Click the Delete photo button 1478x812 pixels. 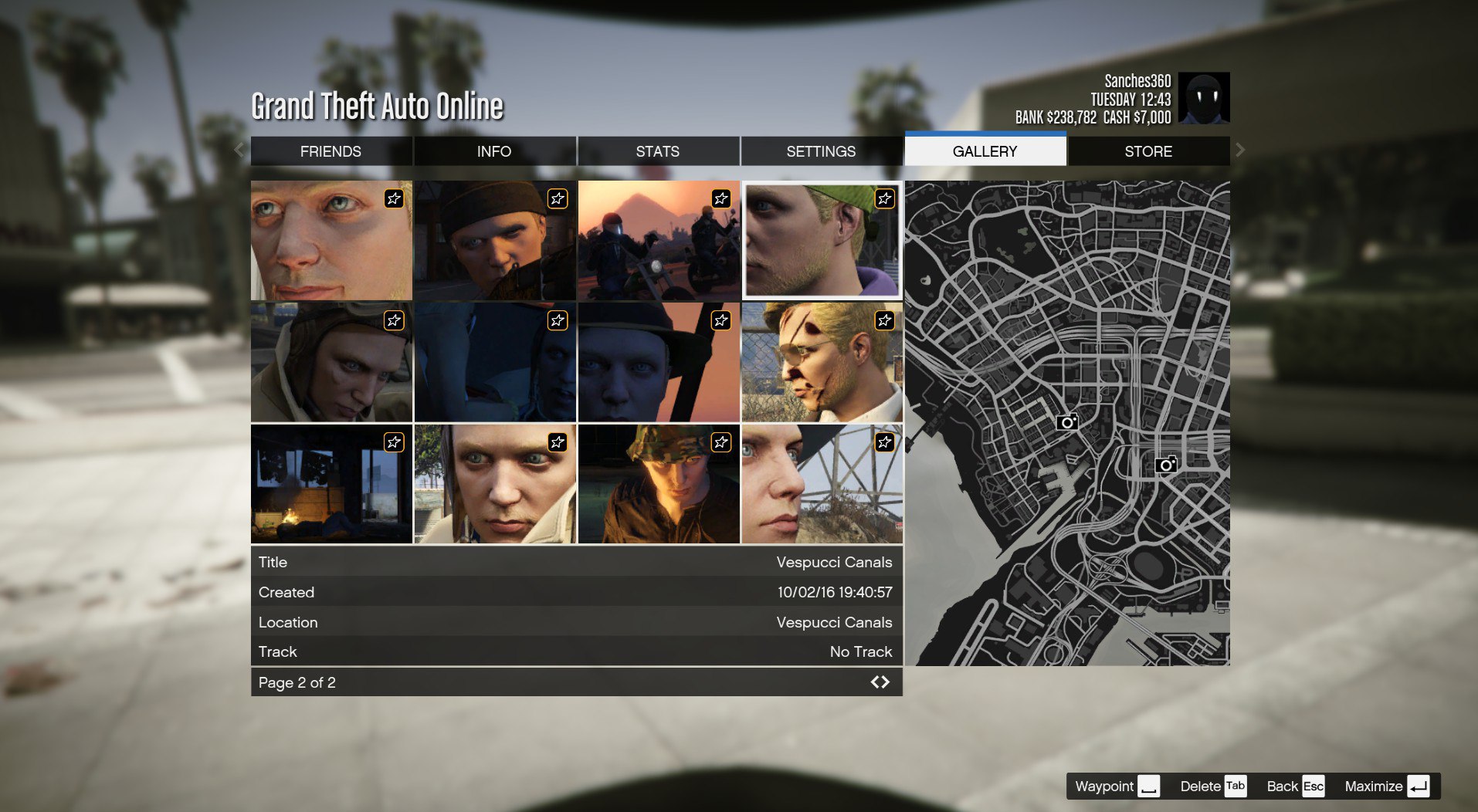1212,787
